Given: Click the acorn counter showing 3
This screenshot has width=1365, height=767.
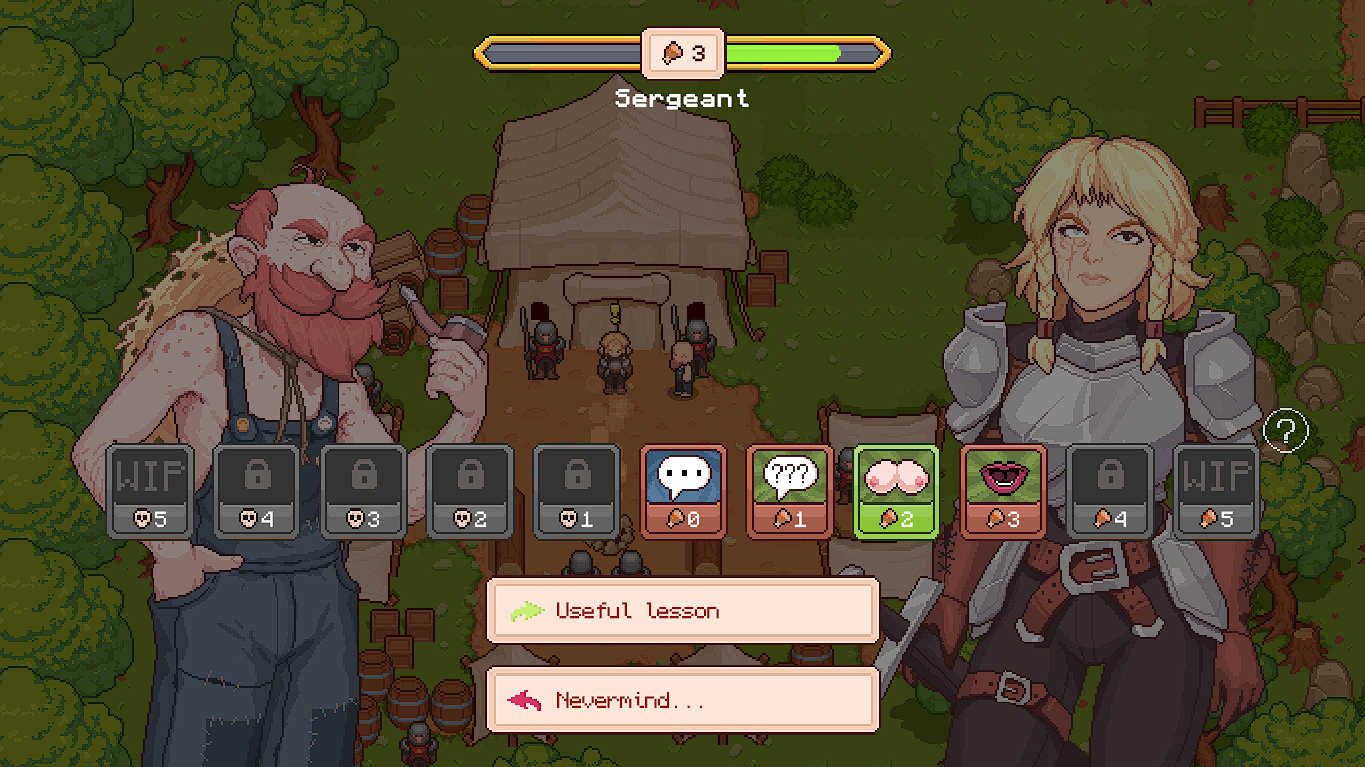Looking at the screenshot, I should [x=684, y=53].
